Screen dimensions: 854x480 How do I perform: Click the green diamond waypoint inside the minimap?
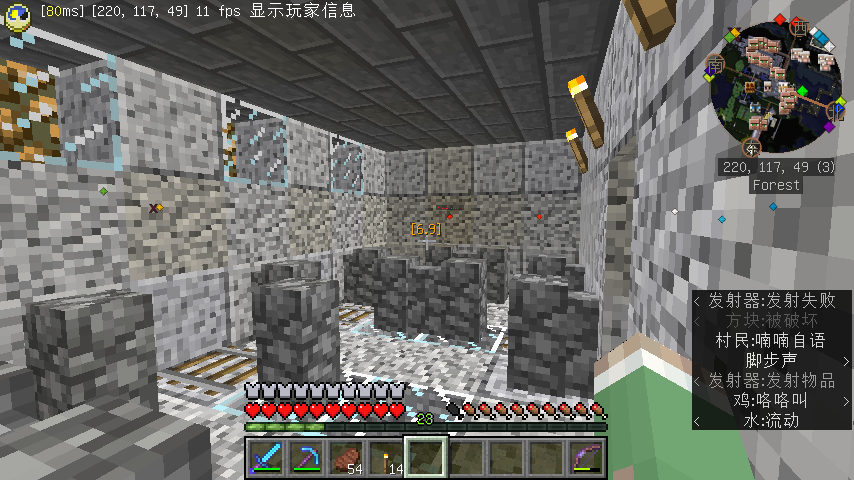pos(801,92)
